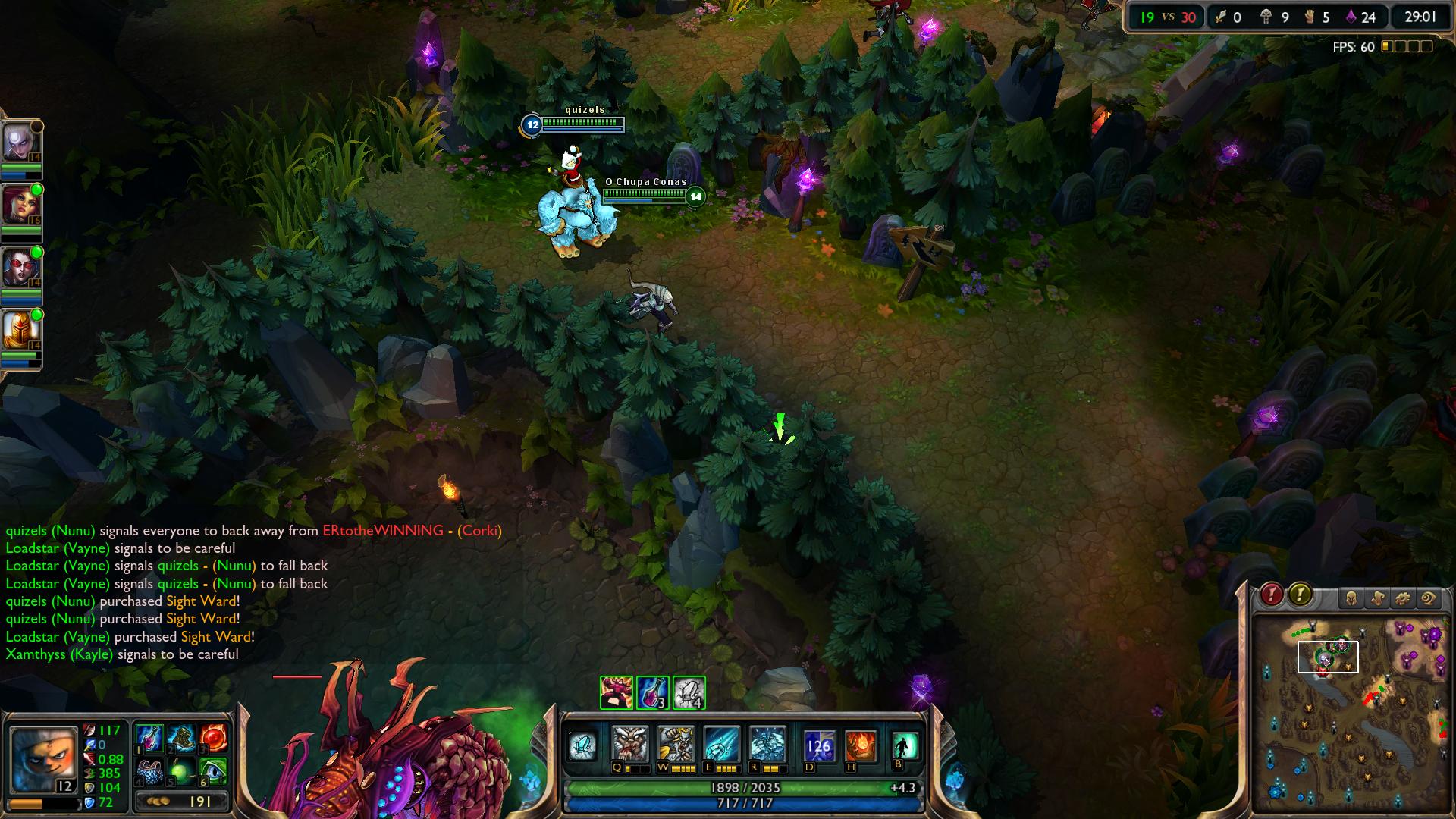Screen dimensions: 1456x819
Task: Click the Recall button labeled B
Action: pyautogui.click(x=905, y=745)
